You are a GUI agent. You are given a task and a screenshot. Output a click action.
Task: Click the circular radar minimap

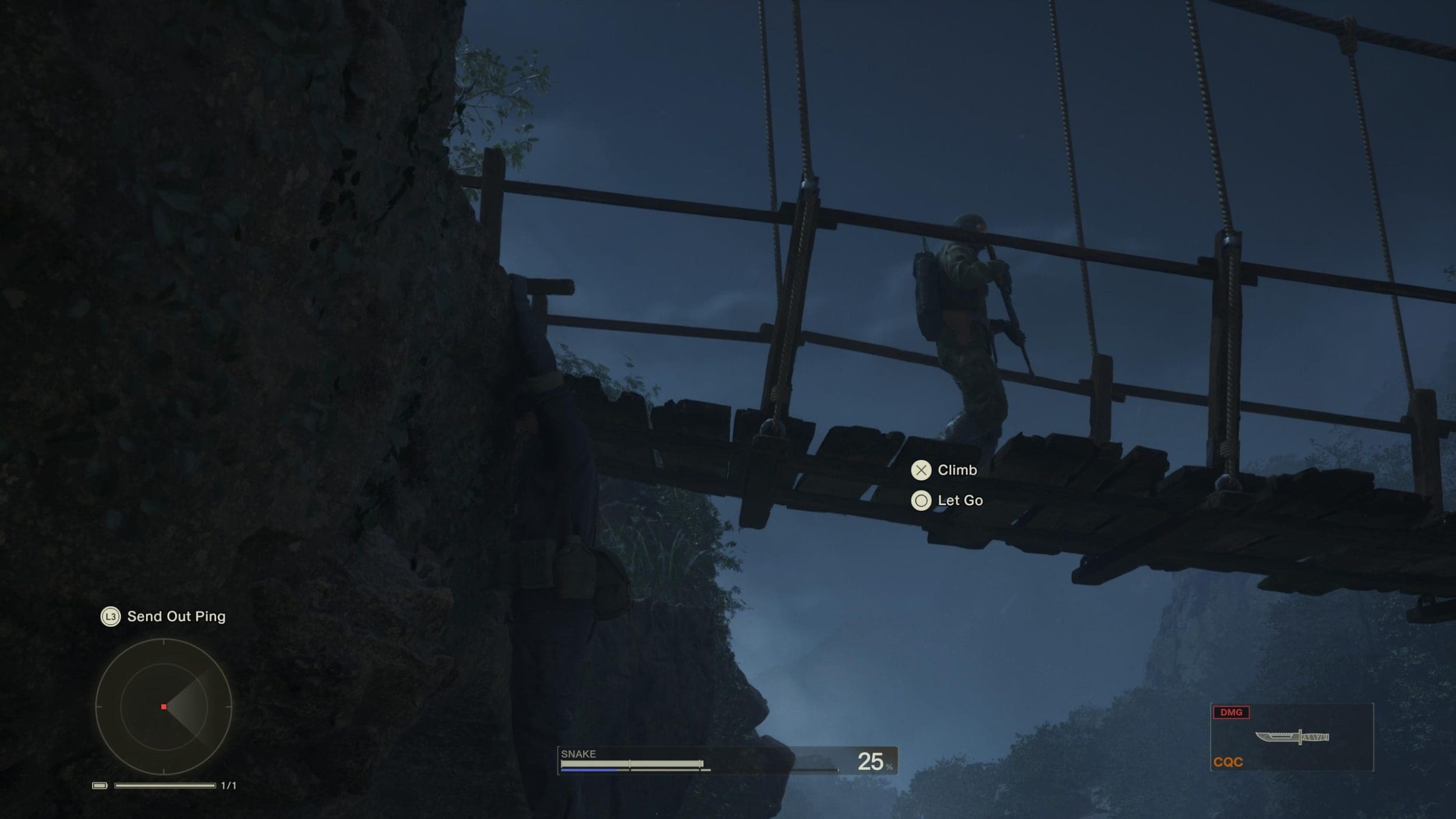point(164,707)
